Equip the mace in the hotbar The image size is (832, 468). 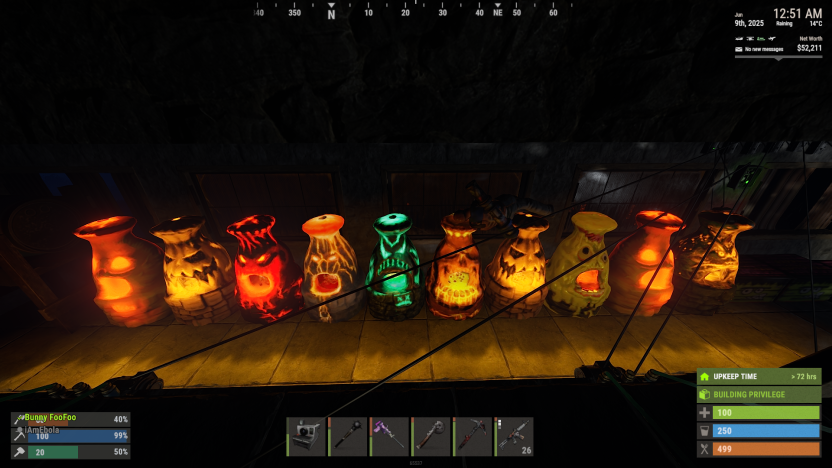point(348,436)
